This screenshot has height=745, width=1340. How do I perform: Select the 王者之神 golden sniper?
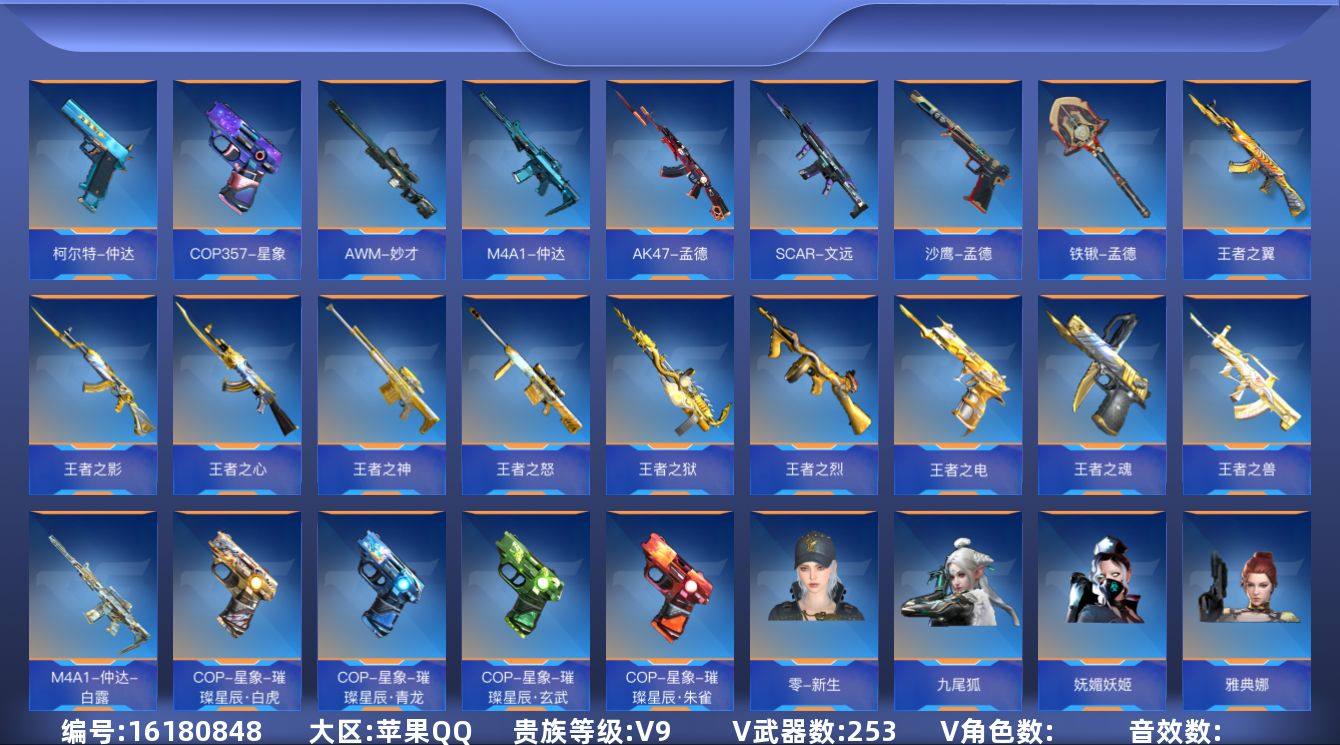(383, 385)
